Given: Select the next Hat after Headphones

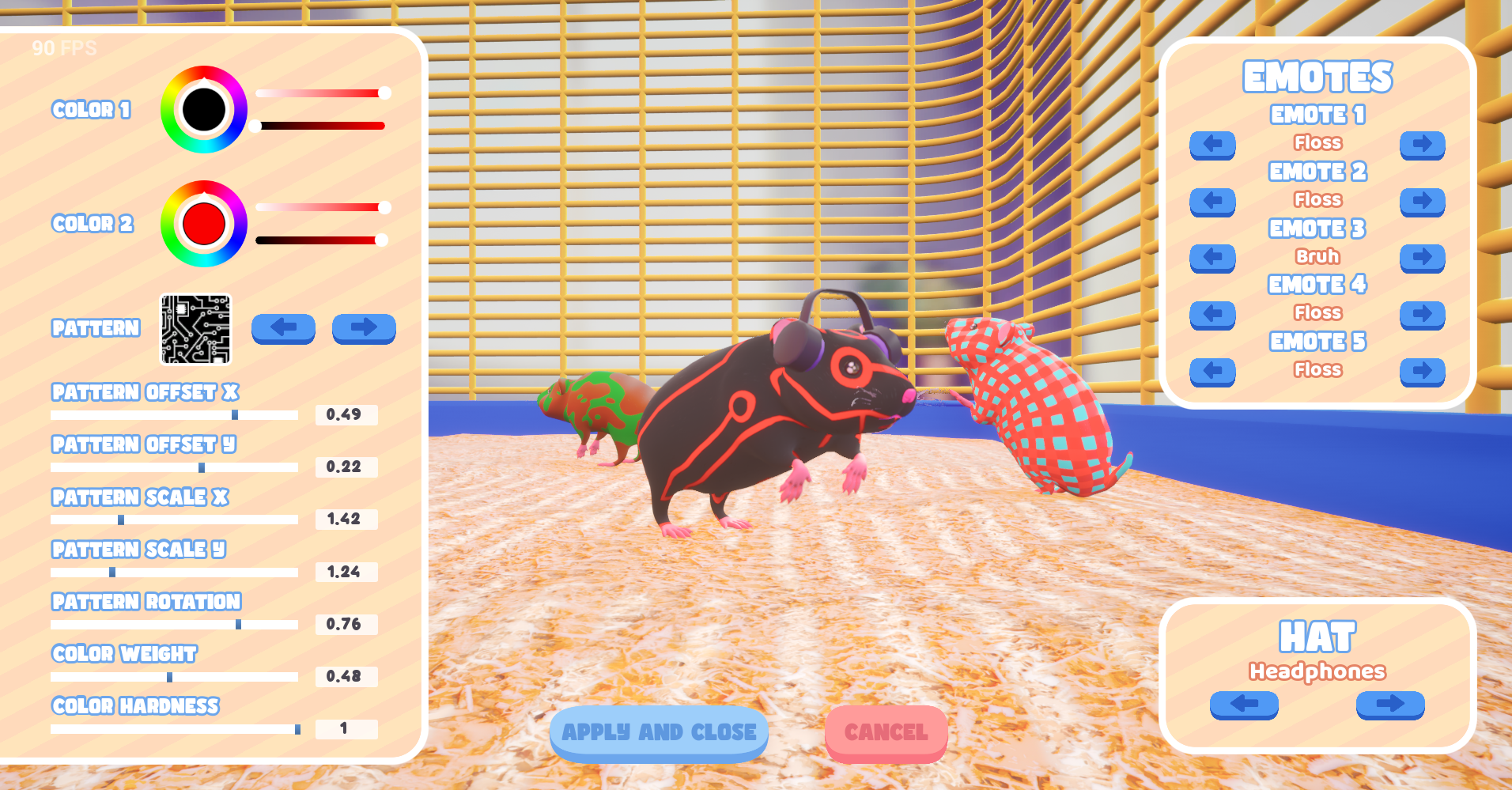Looking at the screenshot, I should click(1389, 705).
